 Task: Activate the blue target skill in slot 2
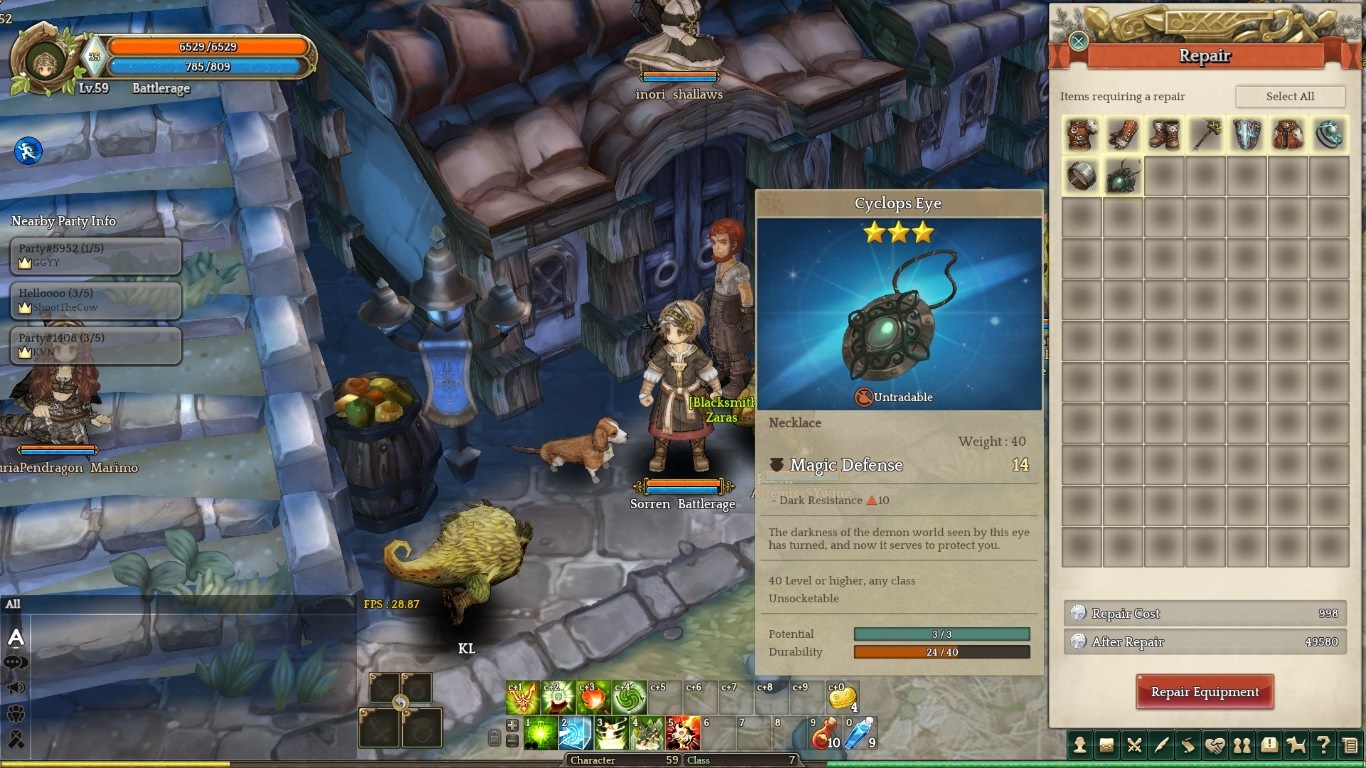(576, 734)
